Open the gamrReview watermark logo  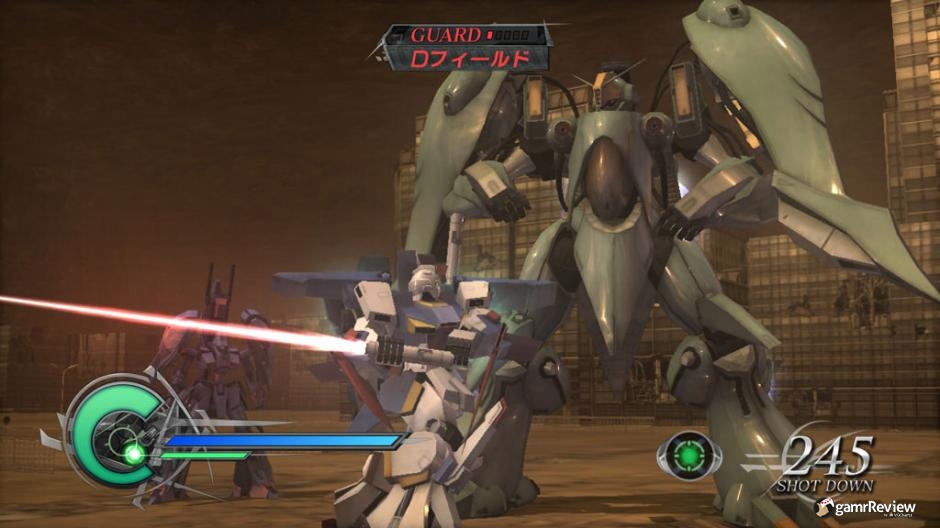[x=866, y=508]
